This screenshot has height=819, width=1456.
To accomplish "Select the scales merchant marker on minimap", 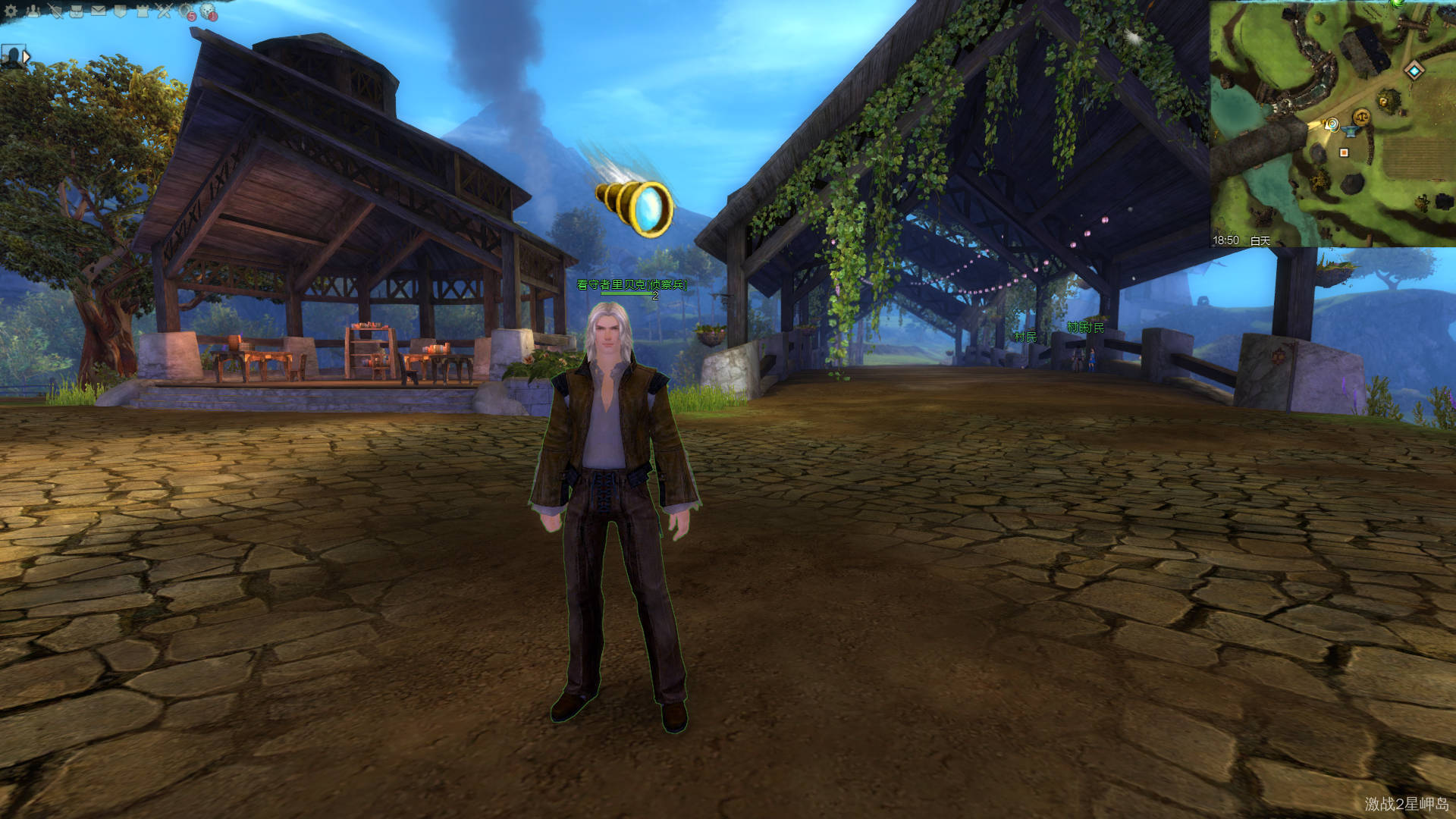I will coord(1362,117).
